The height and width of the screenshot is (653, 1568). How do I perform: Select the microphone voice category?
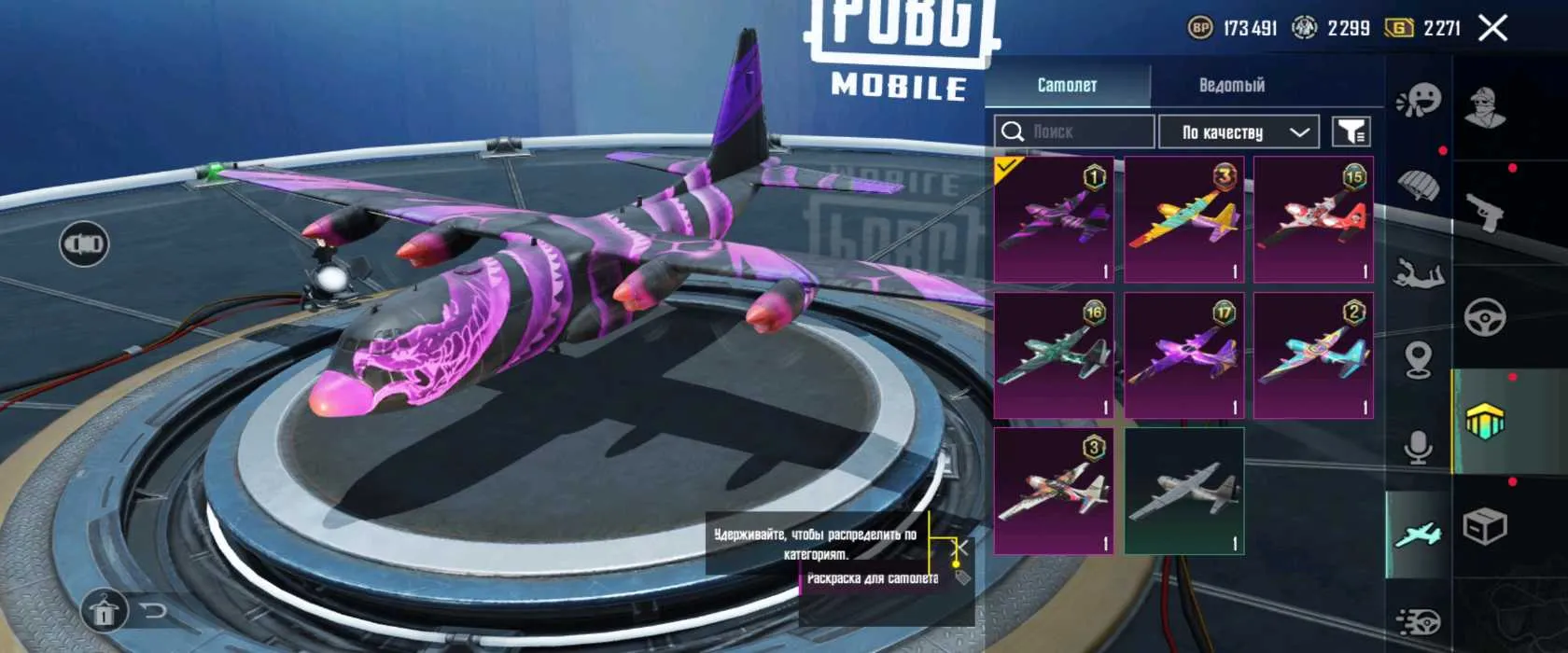point(1419,447)
